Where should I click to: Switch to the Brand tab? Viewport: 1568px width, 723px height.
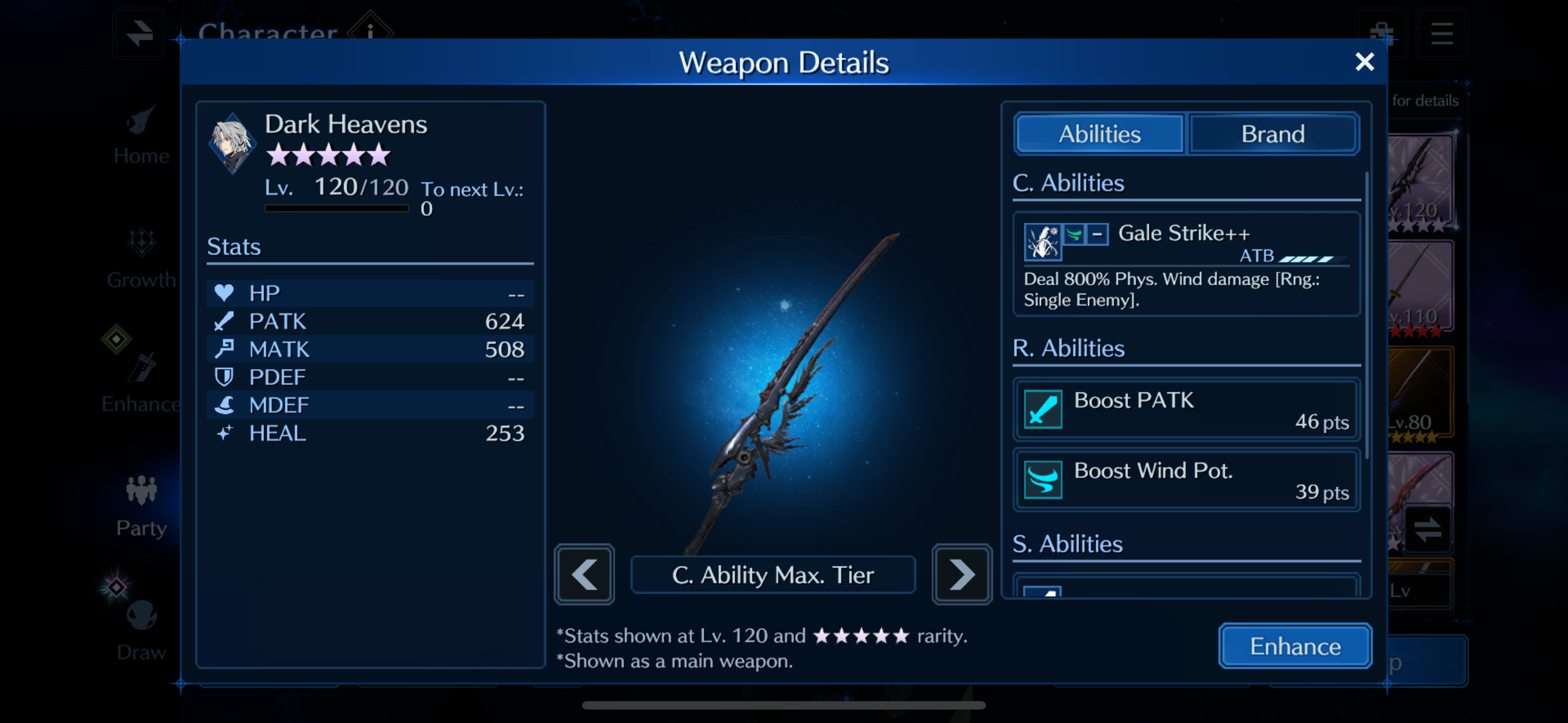(1273, 134)
